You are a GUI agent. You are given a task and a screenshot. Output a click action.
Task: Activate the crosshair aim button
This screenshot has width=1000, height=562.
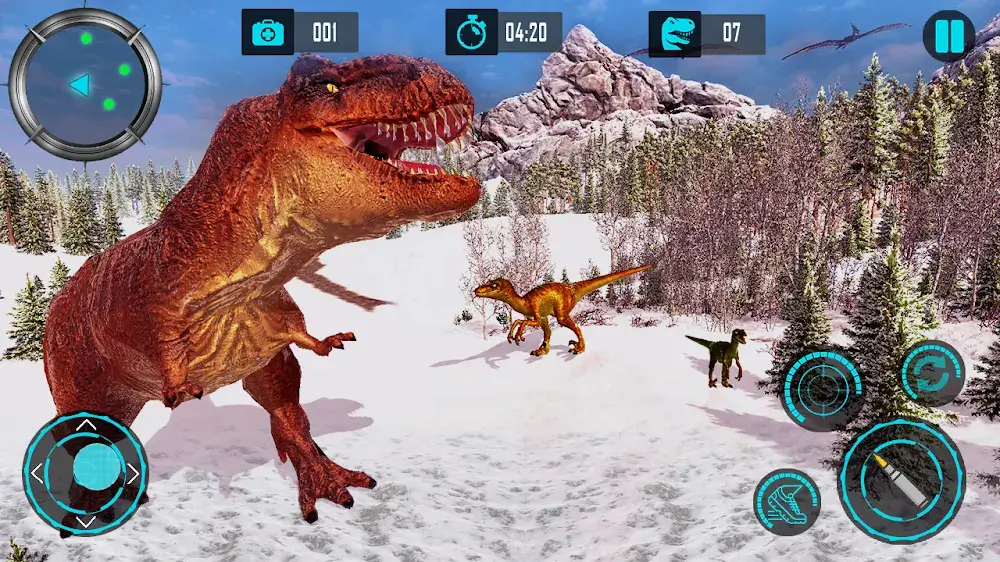[x=823, y=389]
